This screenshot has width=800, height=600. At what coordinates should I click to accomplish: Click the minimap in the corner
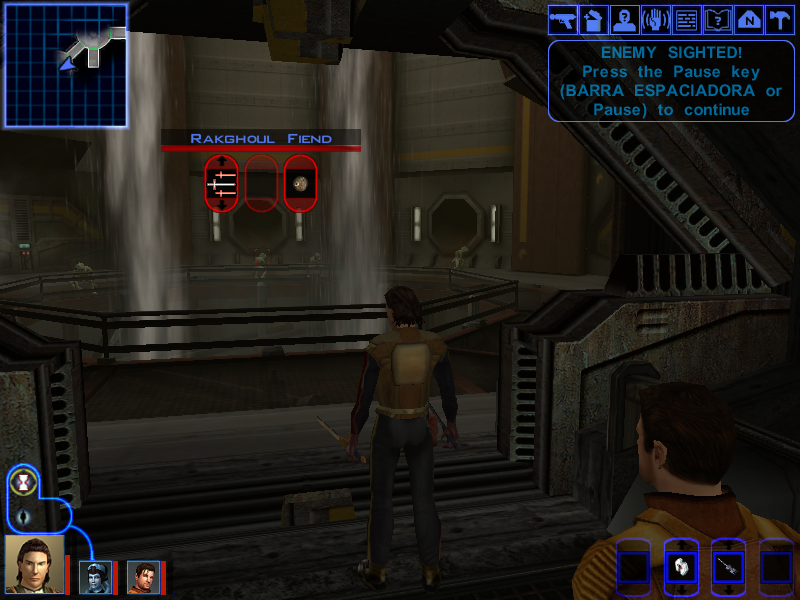tap(66, 65)
